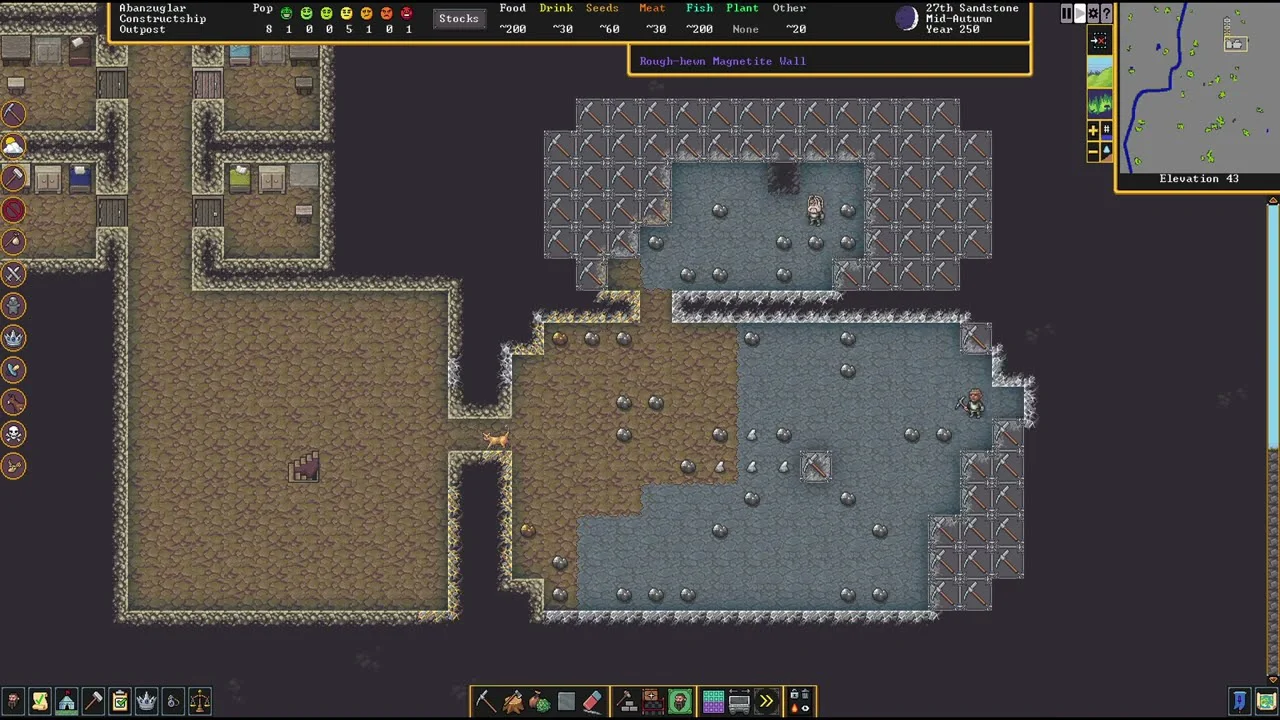Jump to the surface landscape view
1280x720 pixels.
[x=1099, y=72]
